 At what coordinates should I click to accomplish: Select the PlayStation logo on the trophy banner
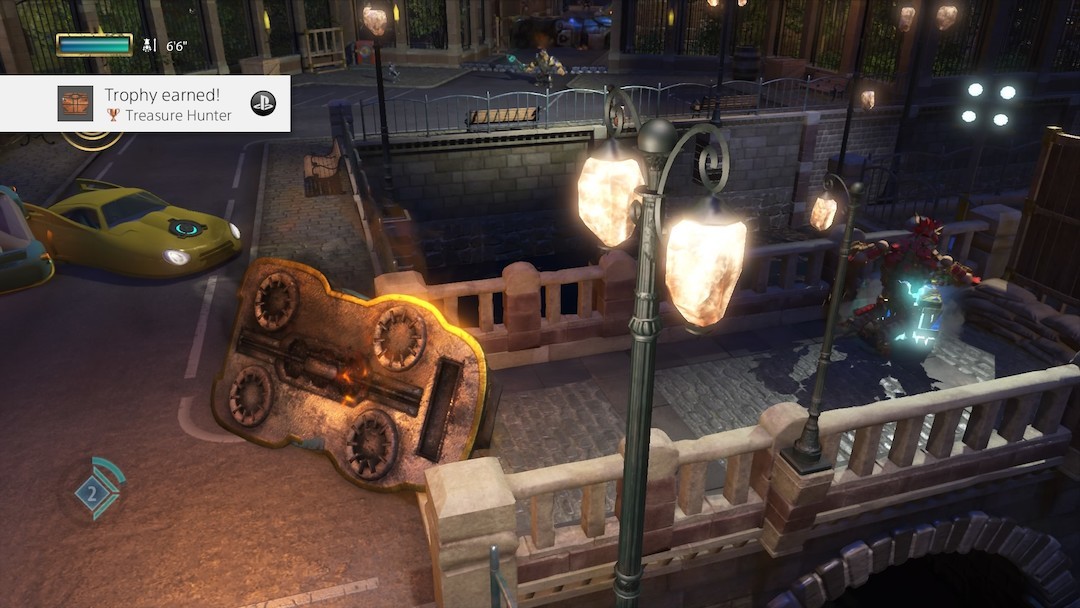[x=263, y=103]
